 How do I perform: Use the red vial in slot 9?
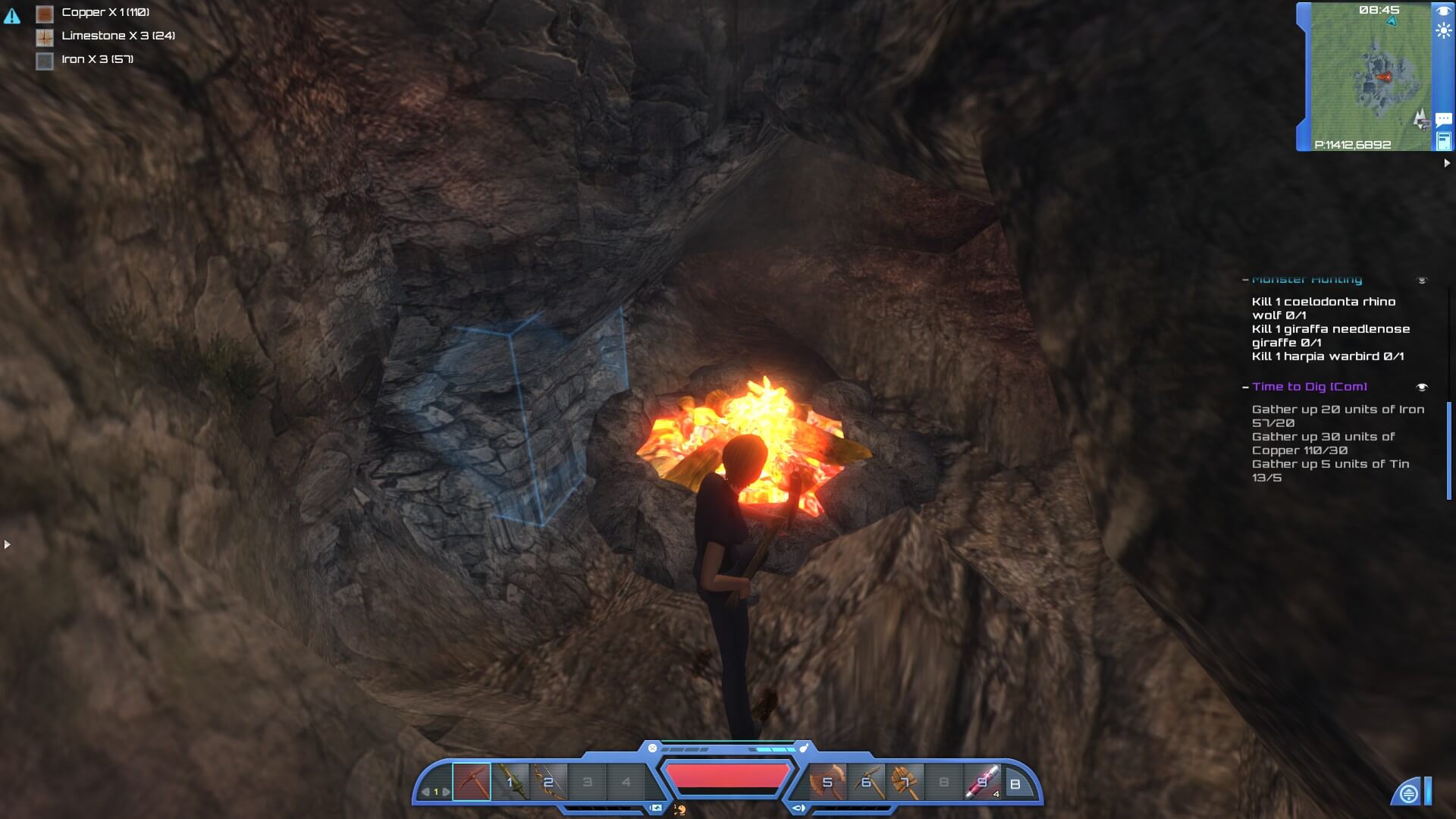(x=982, y=782)
